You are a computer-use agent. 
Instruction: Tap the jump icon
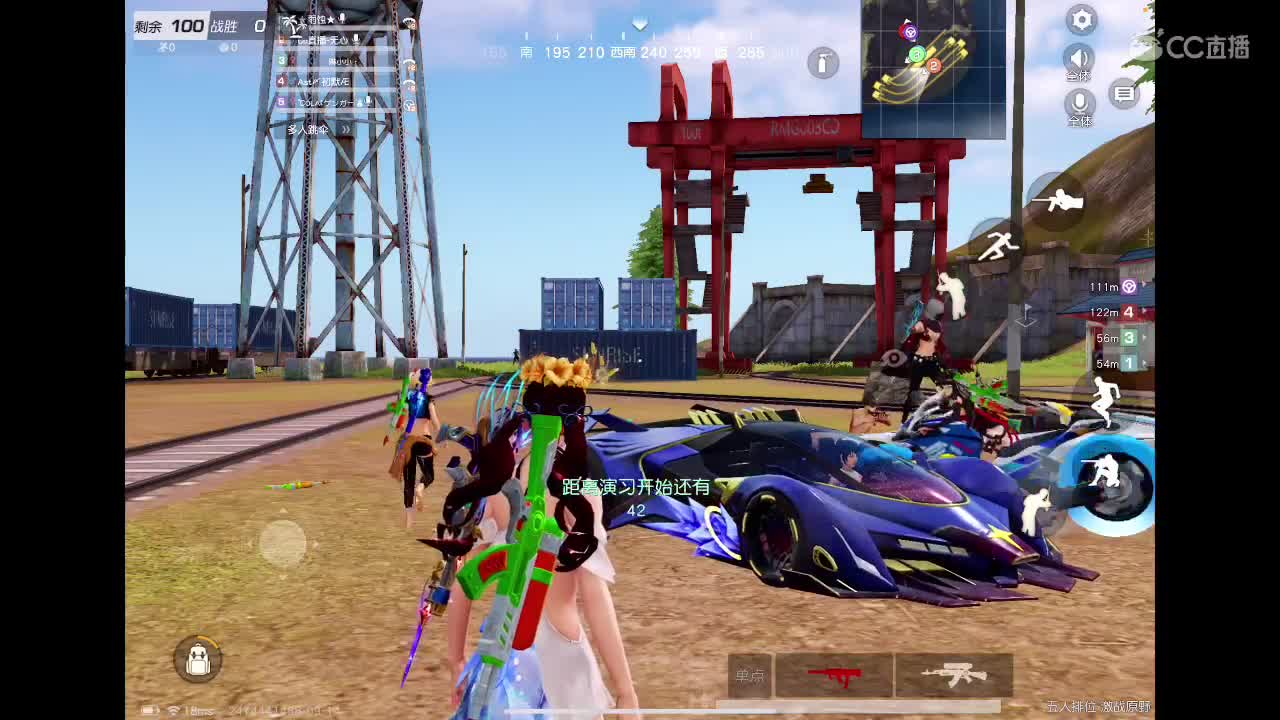point(1103,398)
